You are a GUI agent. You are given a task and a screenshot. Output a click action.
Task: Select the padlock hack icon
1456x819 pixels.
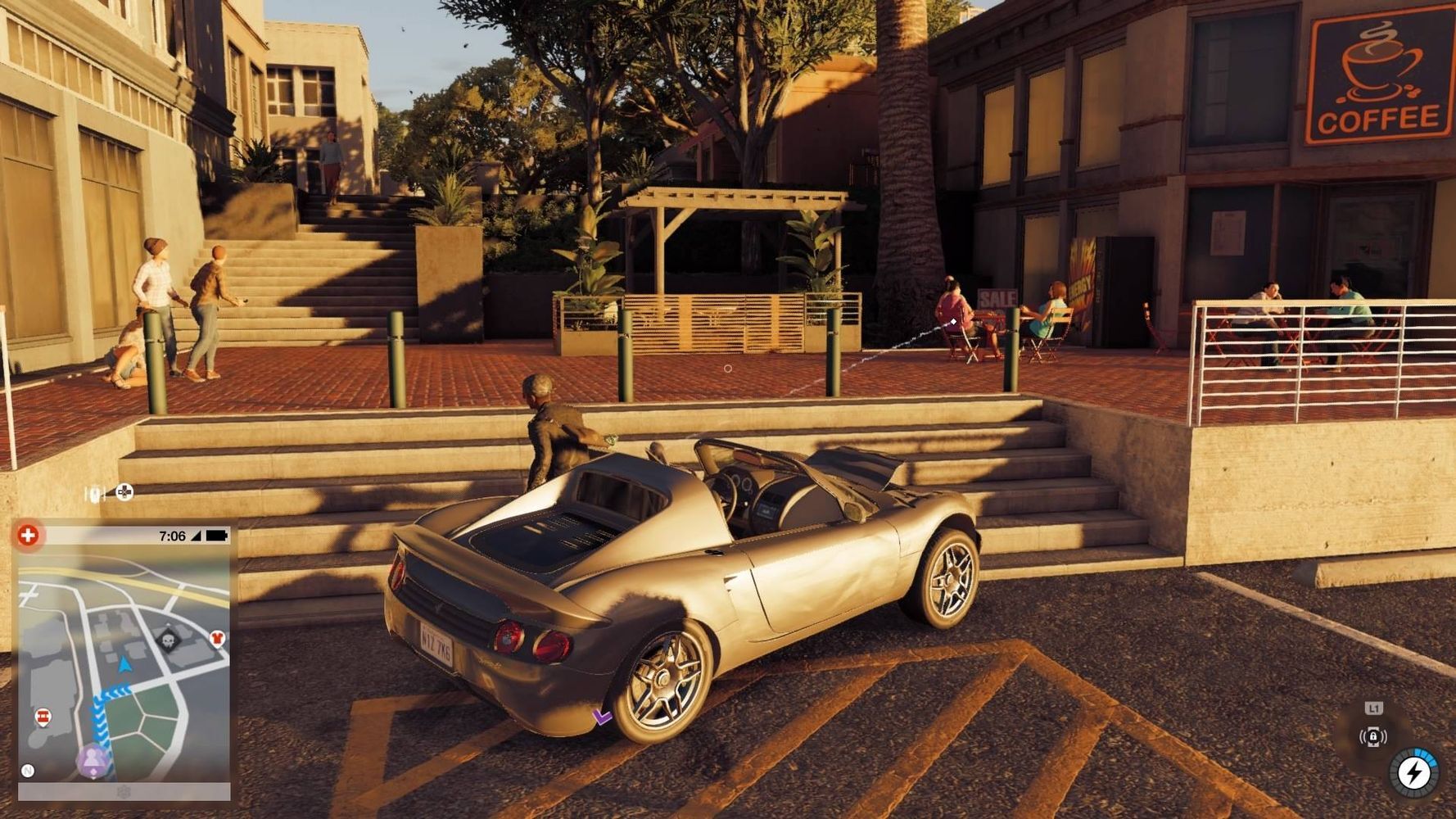point(1373,737)
